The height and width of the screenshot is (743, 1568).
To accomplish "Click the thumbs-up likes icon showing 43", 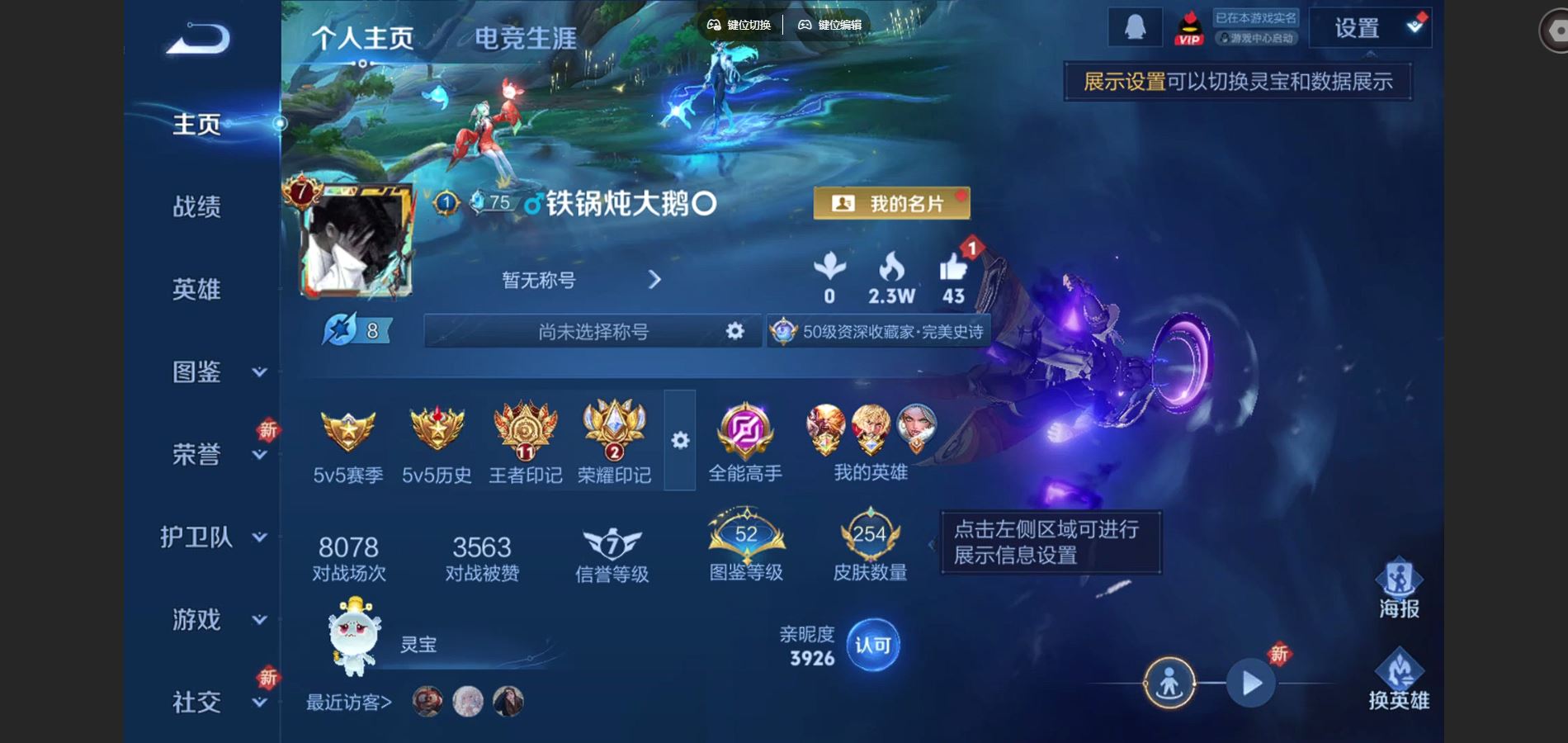I will pyautogui.click(x=953, y=268).
